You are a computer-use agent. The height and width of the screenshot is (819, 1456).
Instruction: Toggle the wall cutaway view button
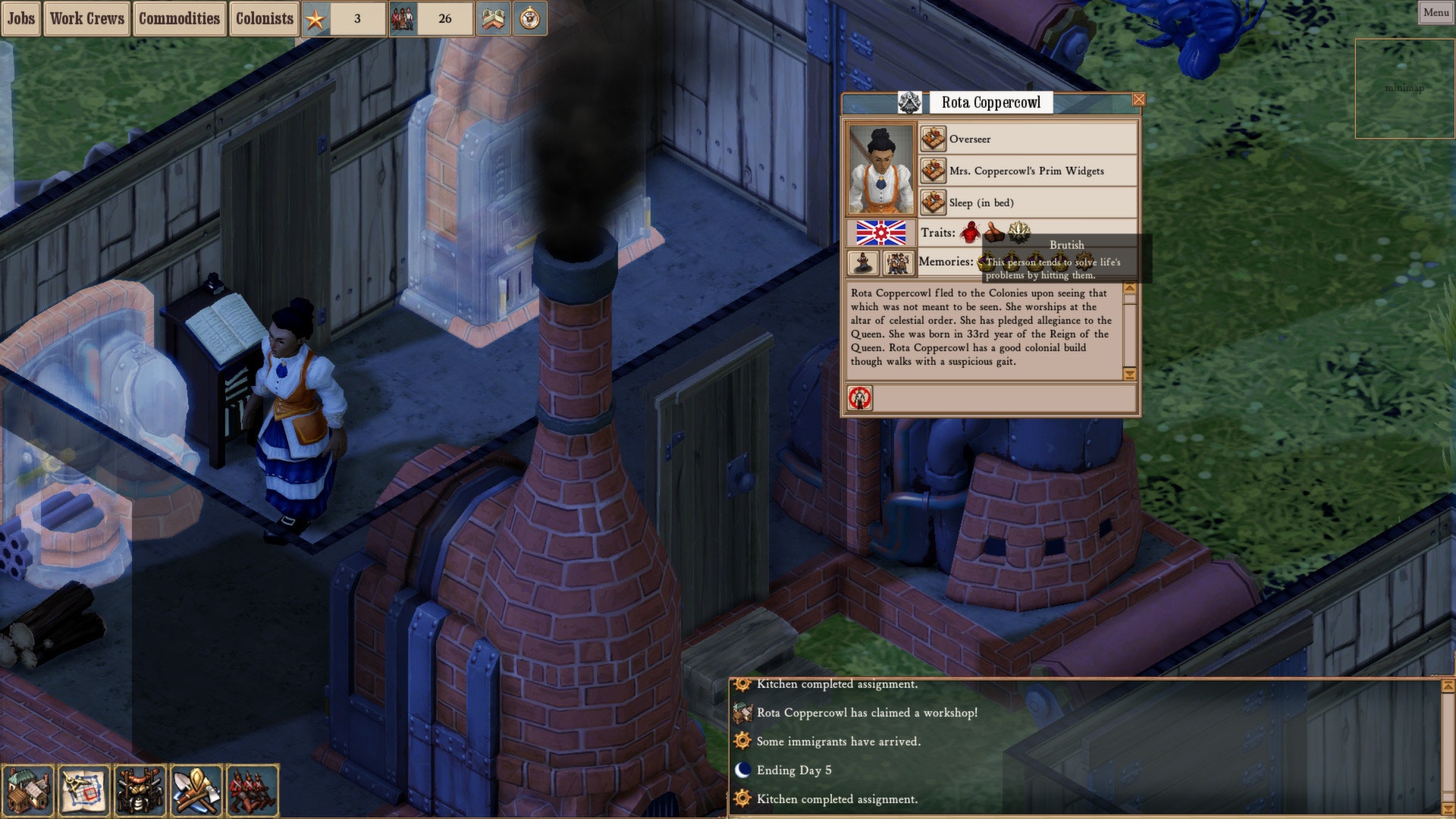(x=493, y=18)
